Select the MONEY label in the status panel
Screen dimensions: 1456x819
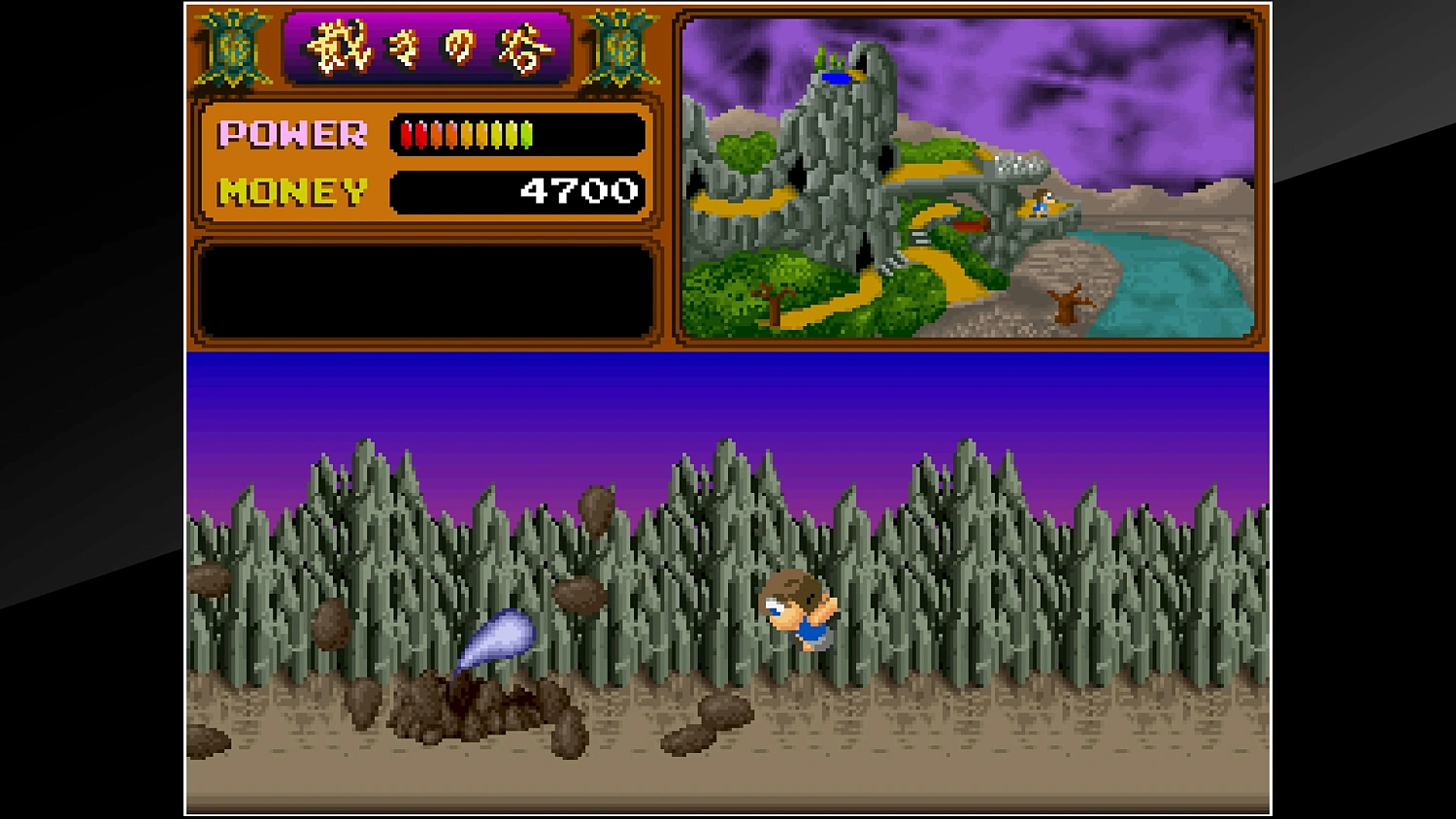pyautogui.click(x=290, y=189)
